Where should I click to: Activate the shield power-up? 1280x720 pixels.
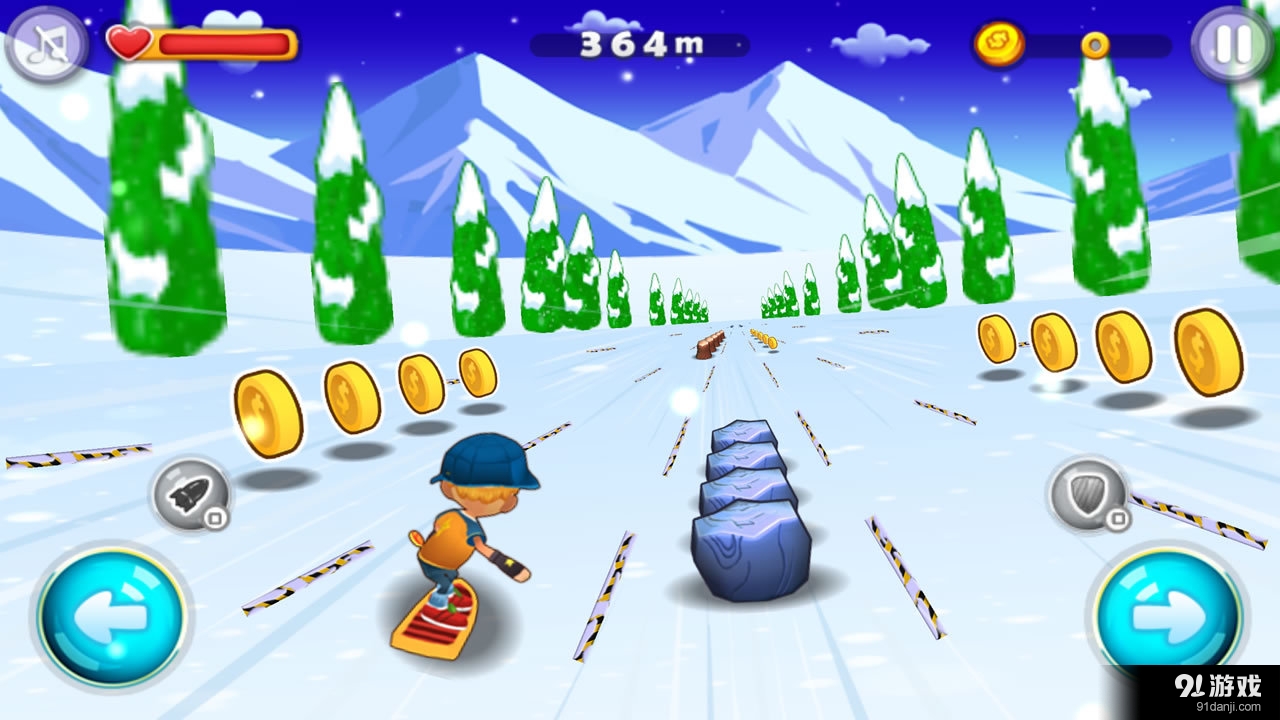tap(1087, 494)
